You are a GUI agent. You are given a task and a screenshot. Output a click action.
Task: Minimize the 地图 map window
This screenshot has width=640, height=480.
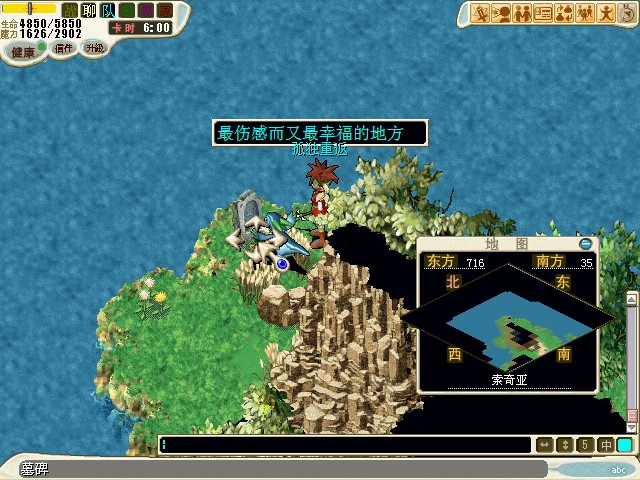point(586,243)
